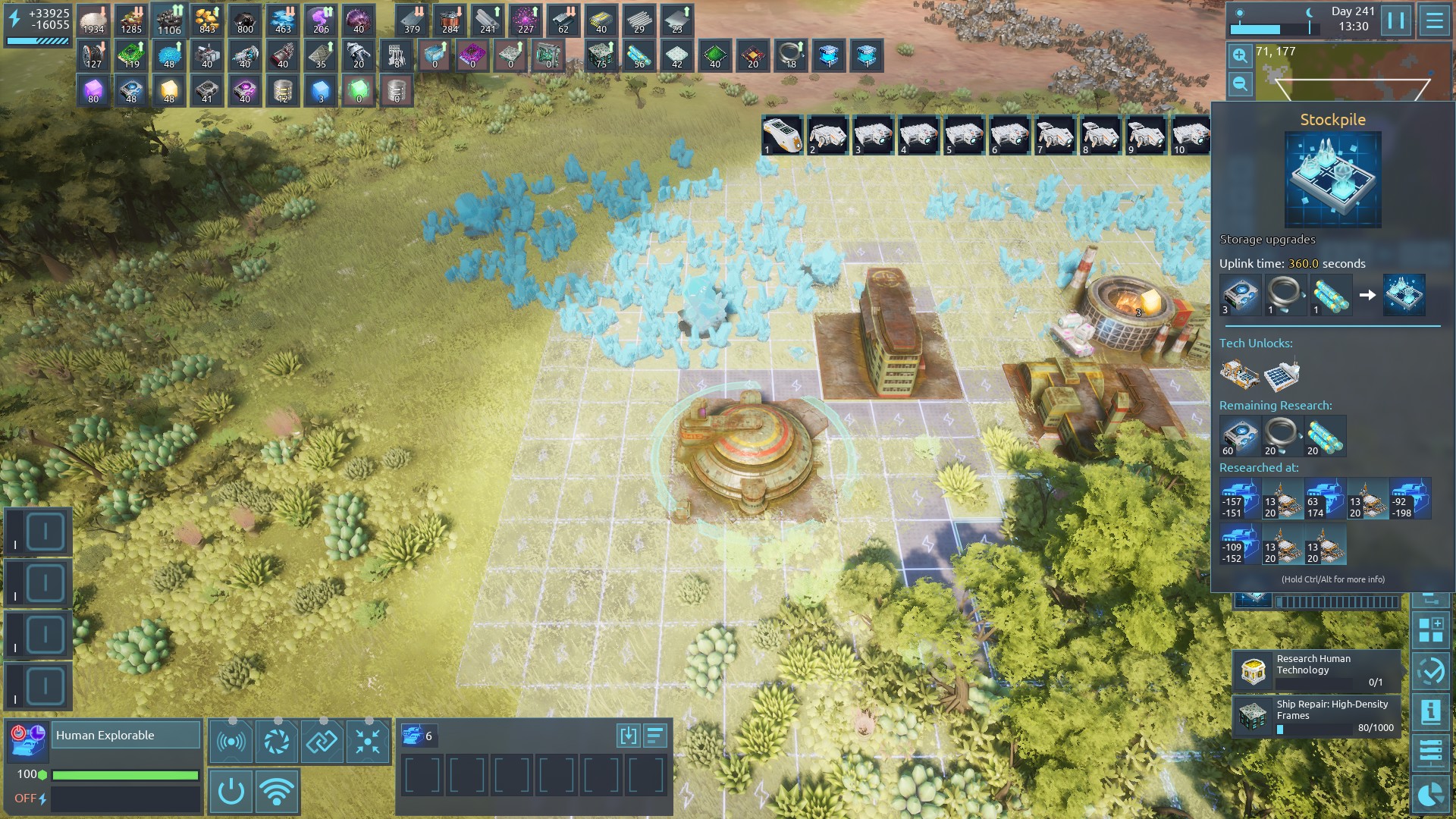This screenshot has width=1456, height=819.
Task: Toggle the building power button
Action: 231,792
